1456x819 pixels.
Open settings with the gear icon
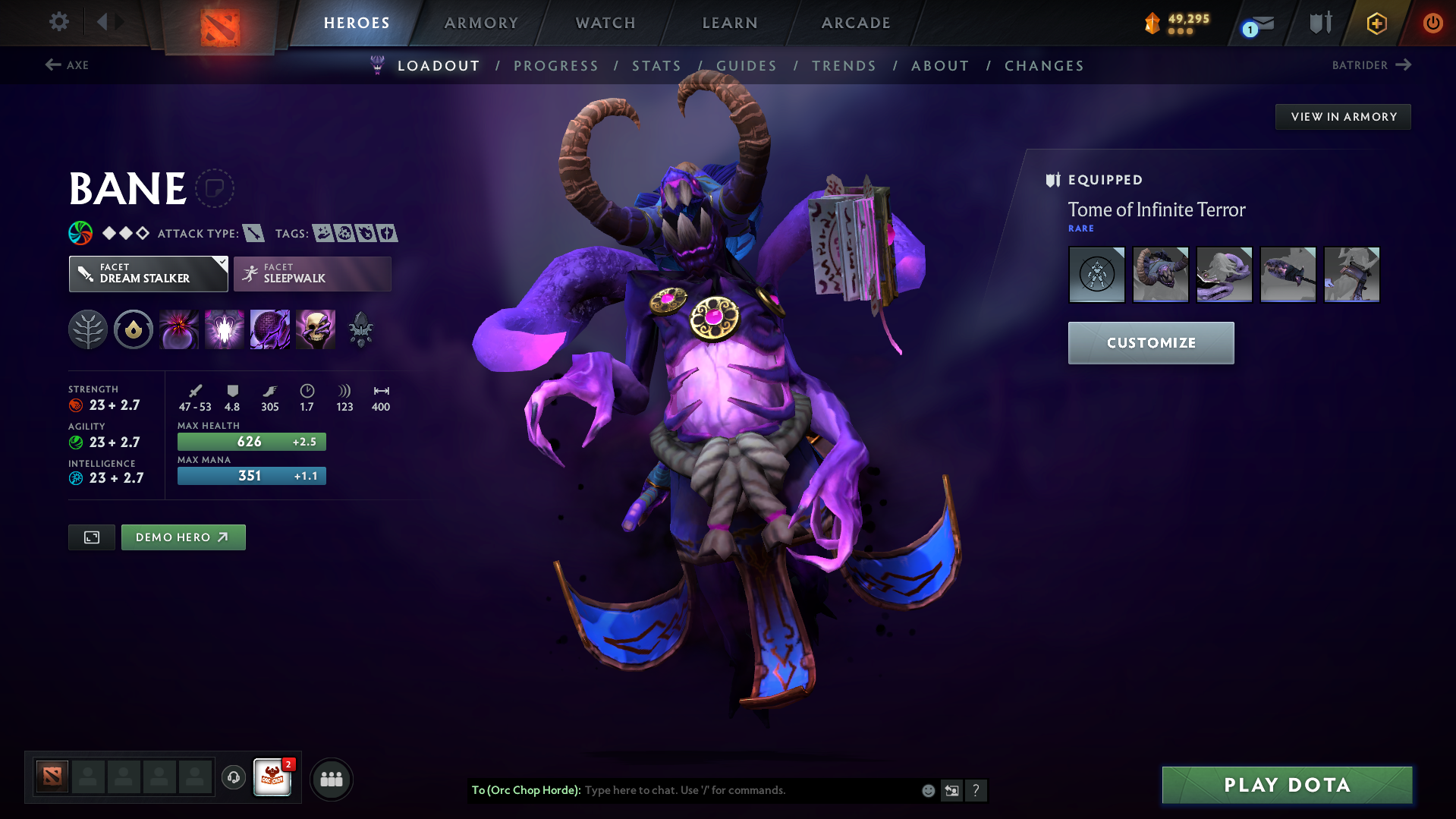point(58,23)
